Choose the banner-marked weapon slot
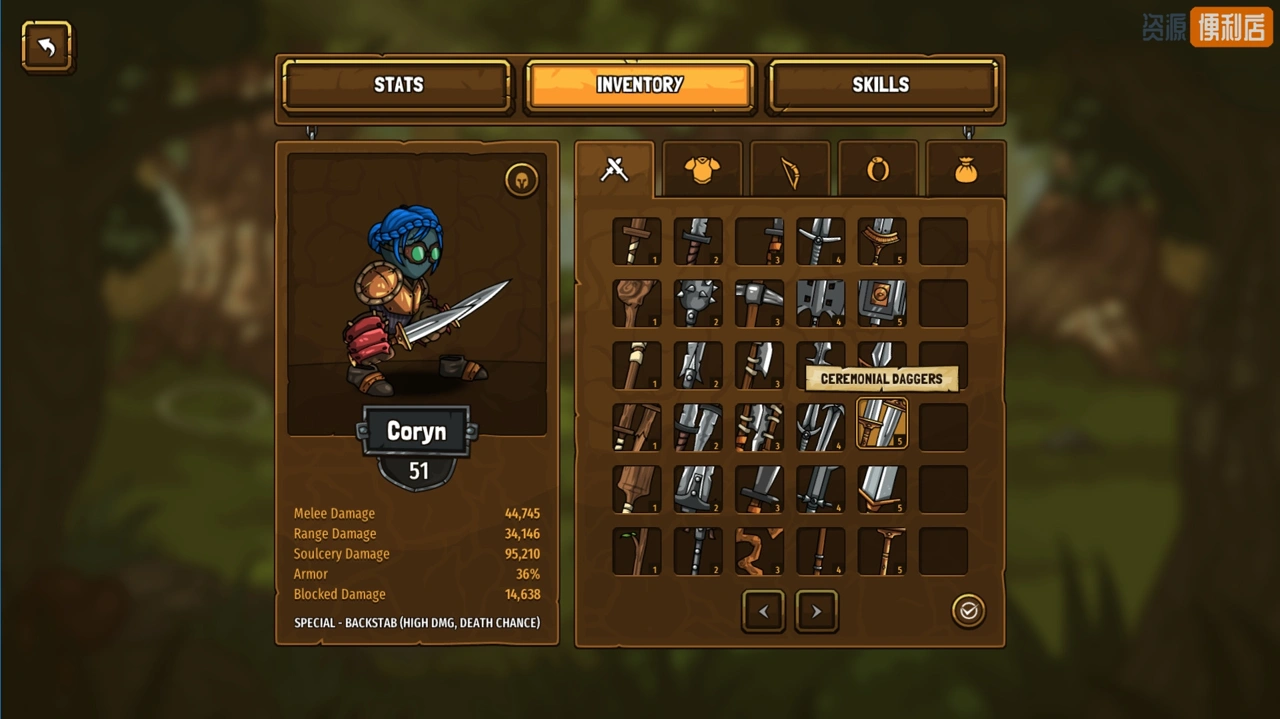Viewport: 1280px width, 719px height. click(882, 303)
